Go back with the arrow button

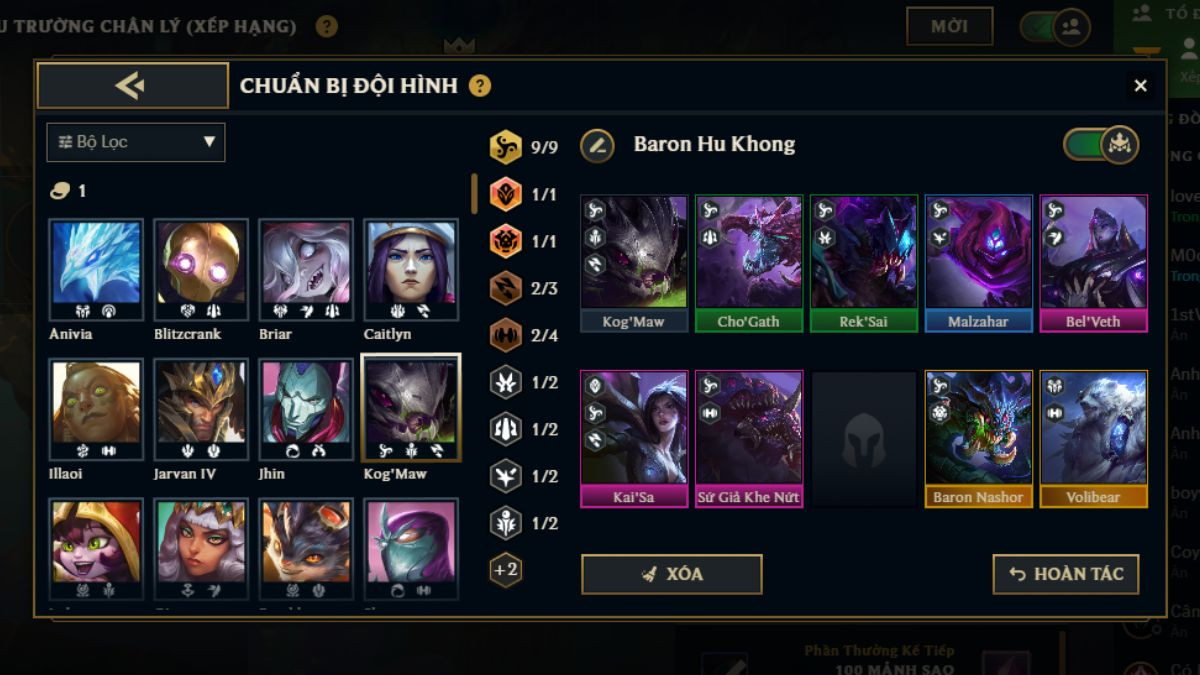pos(132,86)
